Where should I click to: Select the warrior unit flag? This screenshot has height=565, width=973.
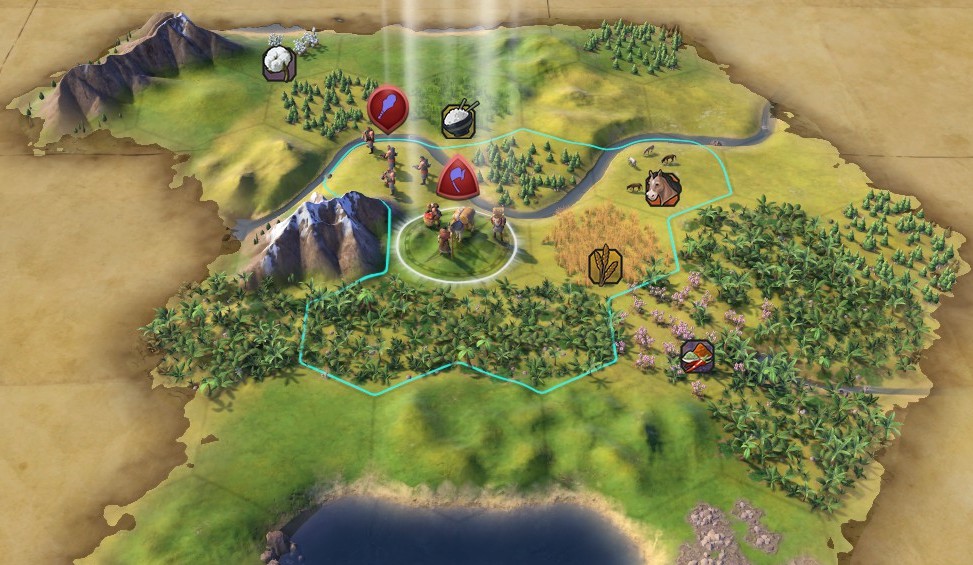coord(387,106)
